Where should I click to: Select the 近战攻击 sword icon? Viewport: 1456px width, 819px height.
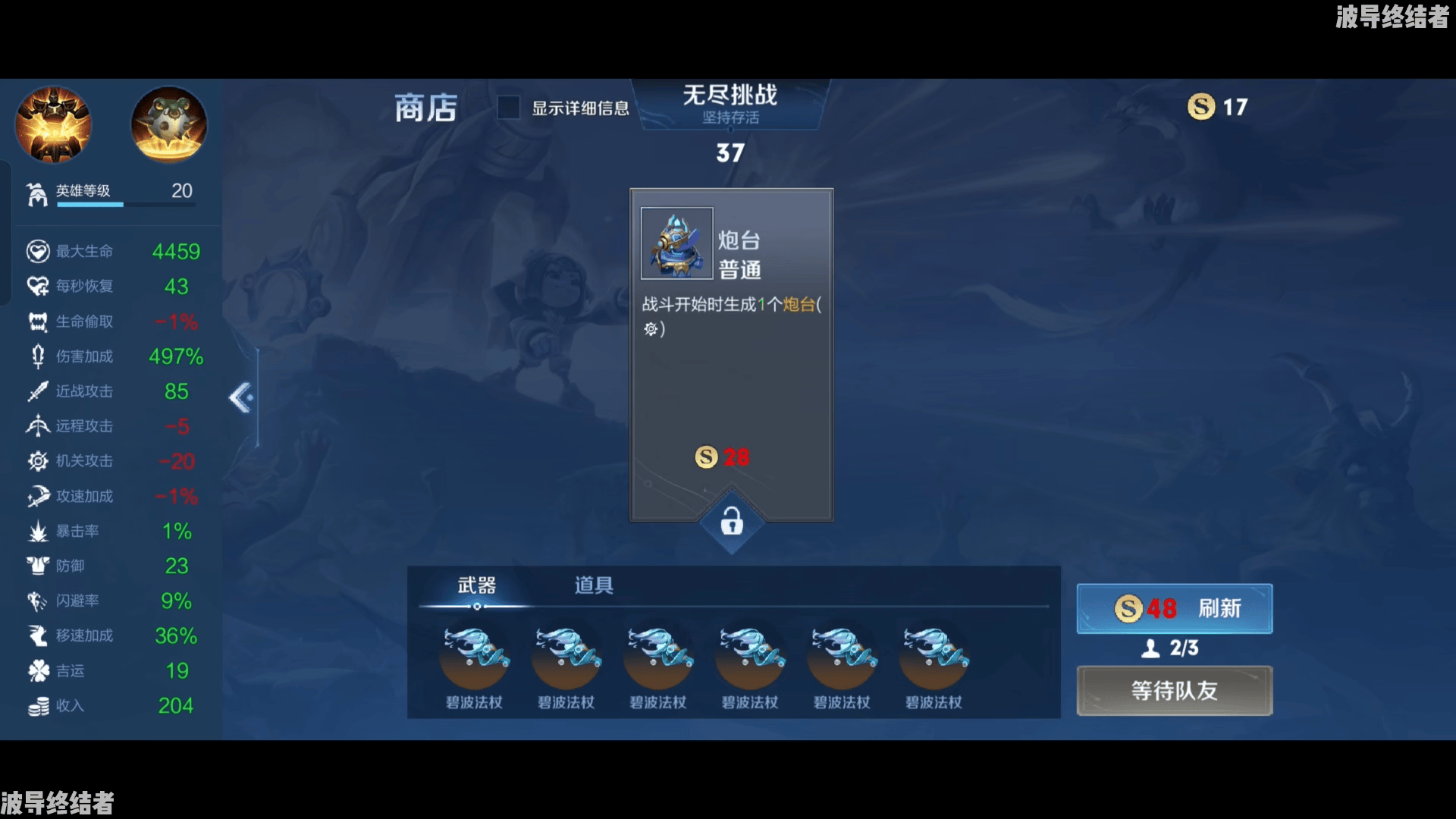37,391
